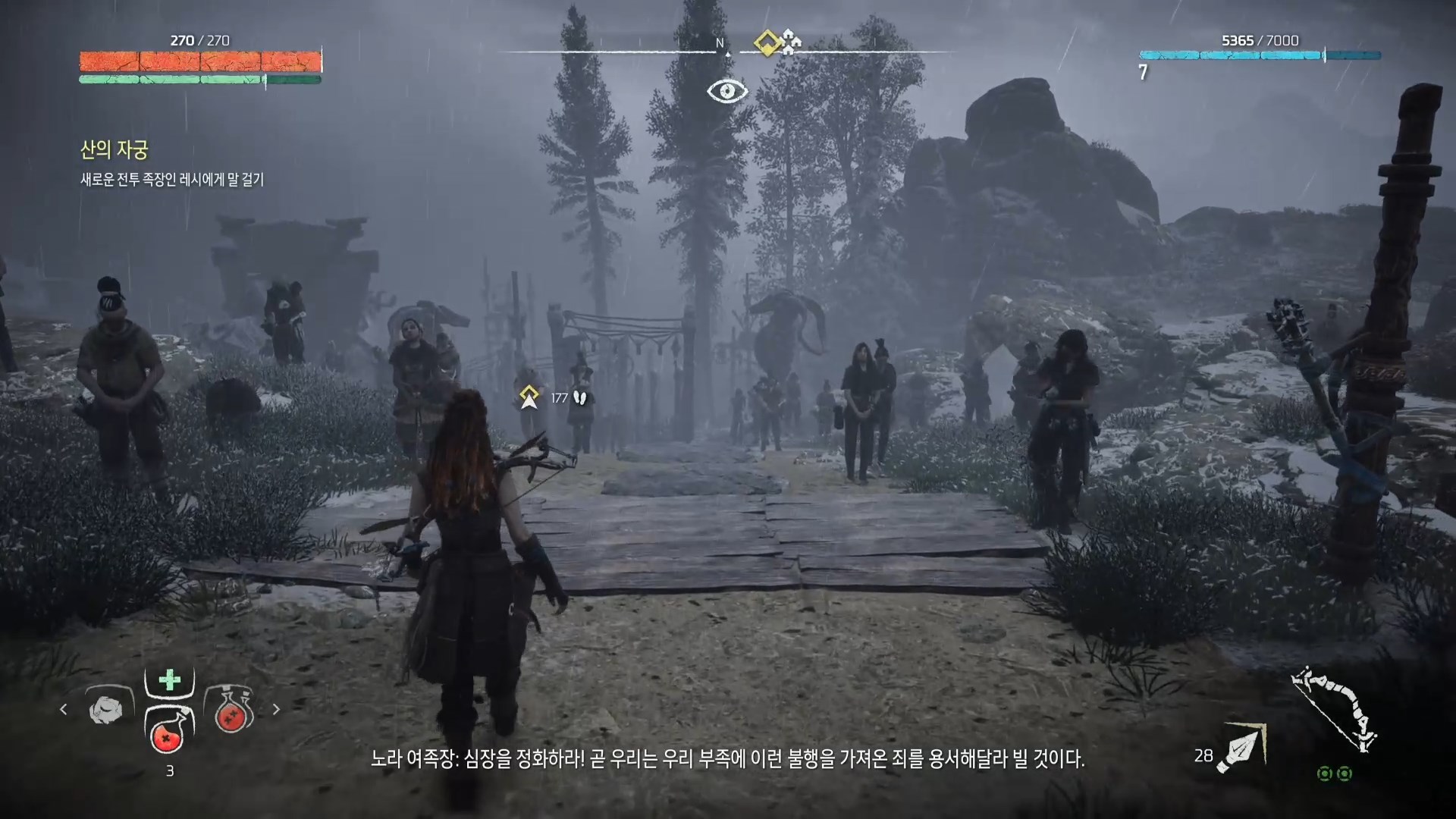Click the N marker on the compass bar

point(719,43)
